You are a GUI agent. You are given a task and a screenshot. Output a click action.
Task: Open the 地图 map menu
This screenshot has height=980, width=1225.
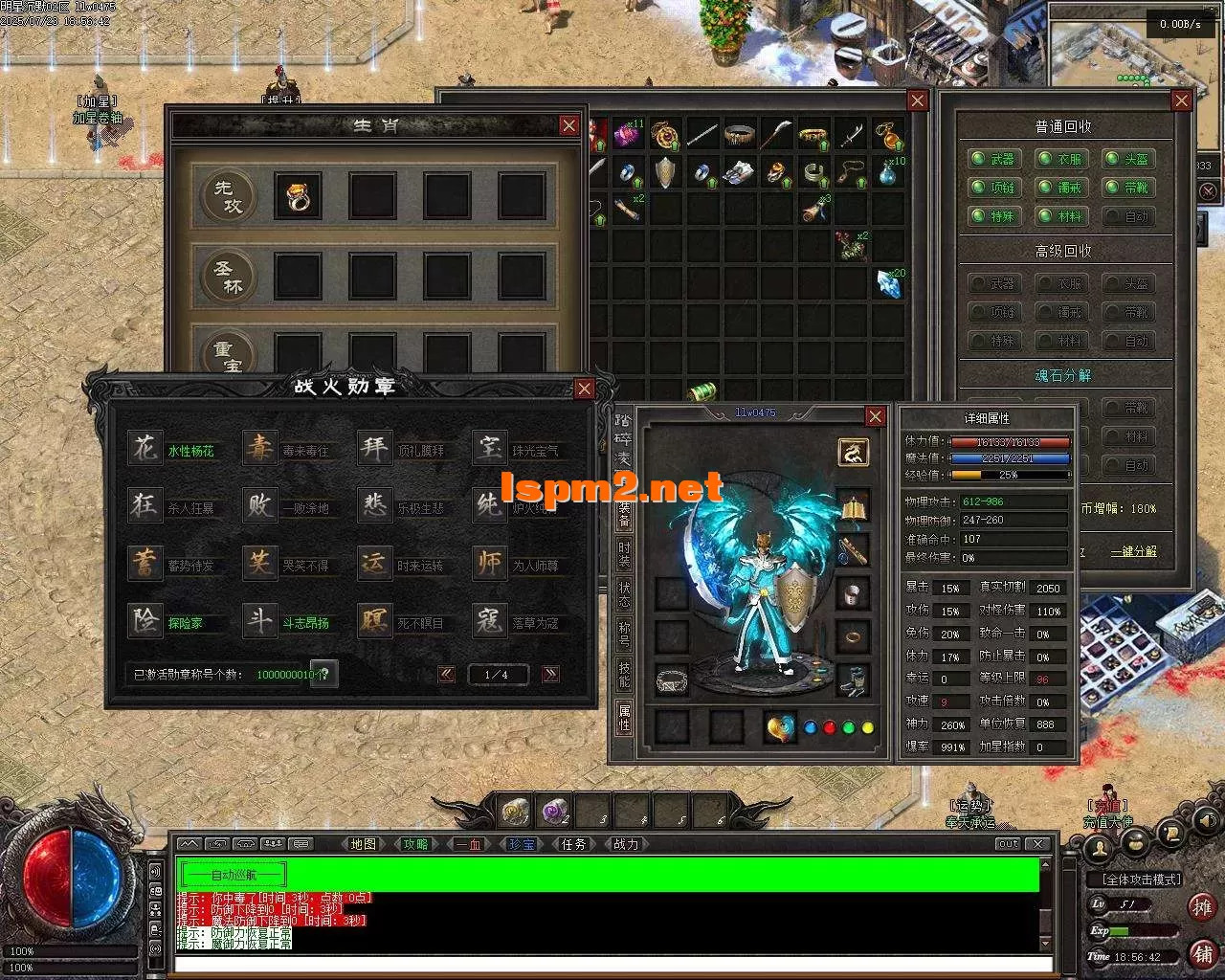click(364, 844)
